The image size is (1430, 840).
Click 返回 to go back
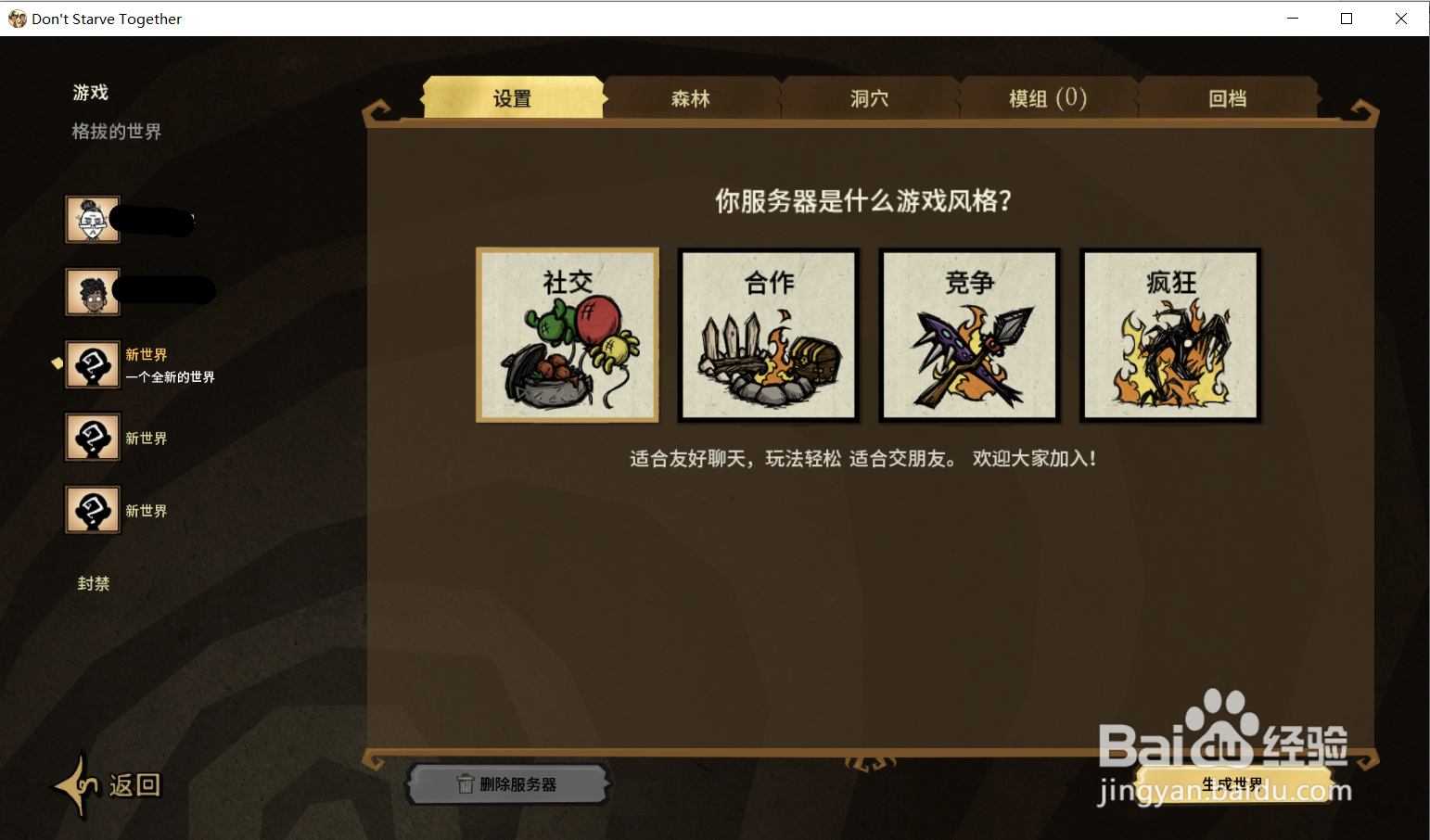pyautogui.click(x=135, y=784)
